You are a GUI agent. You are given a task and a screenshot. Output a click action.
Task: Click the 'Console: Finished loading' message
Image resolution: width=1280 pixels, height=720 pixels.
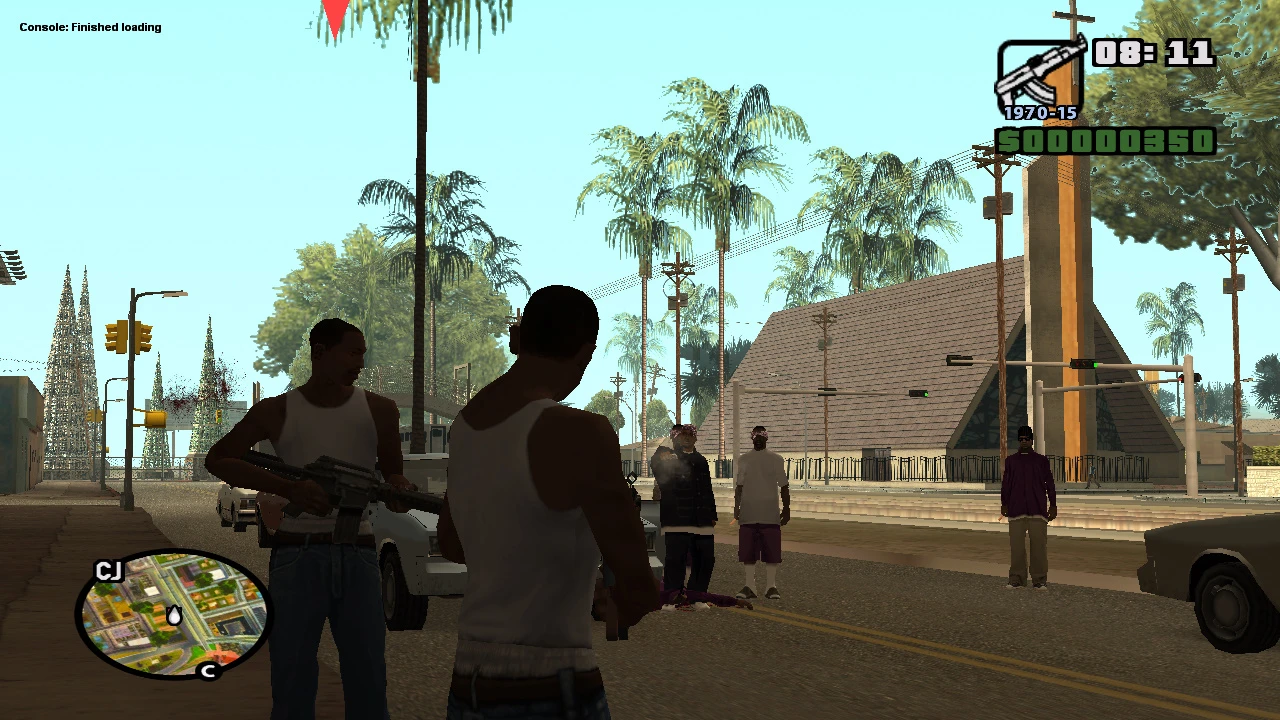90,27
